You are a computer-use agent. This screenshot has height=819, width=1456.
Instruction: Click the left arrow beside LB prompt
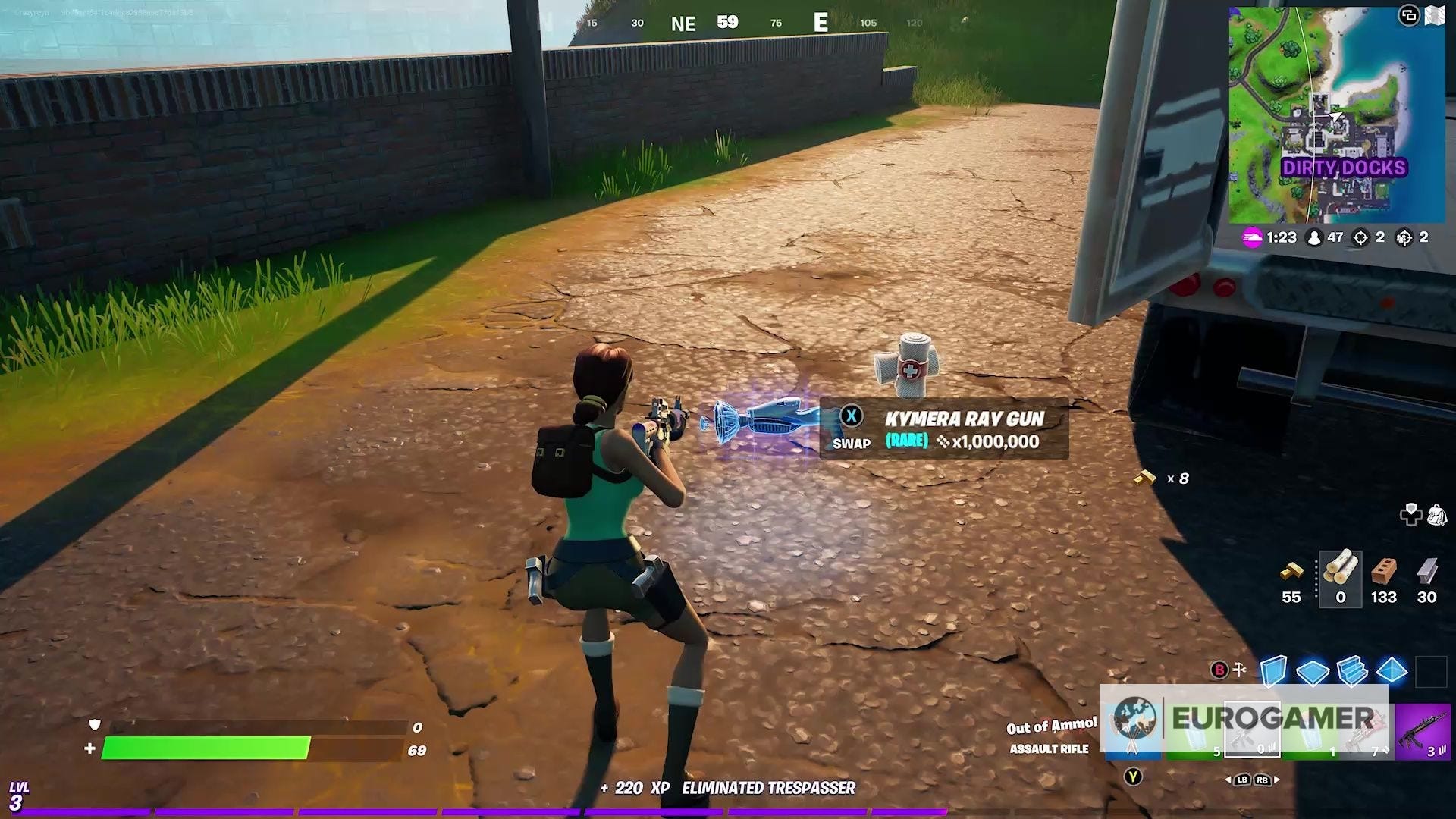click(x=1228, y=780)
